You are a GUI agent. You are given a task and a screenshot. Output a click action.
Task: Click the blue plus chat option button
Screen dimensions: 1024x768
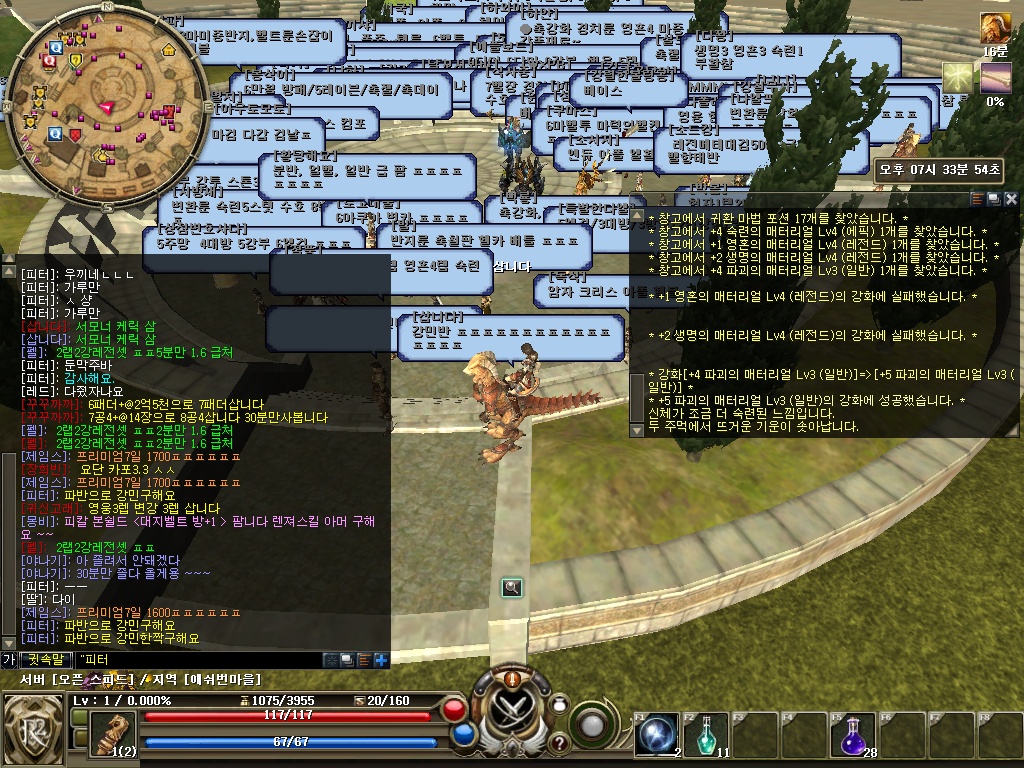[x=381, y=660]
